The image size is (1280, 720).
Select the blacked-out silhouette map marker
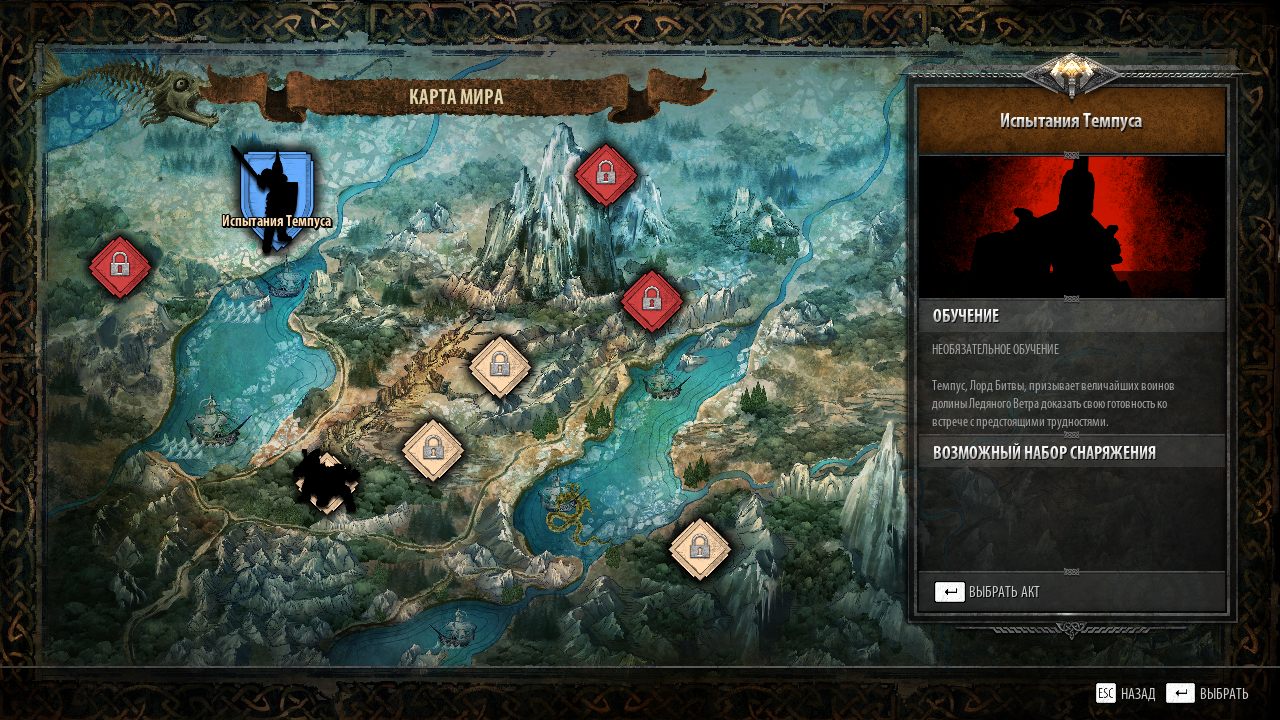click(x=326, y=481)
